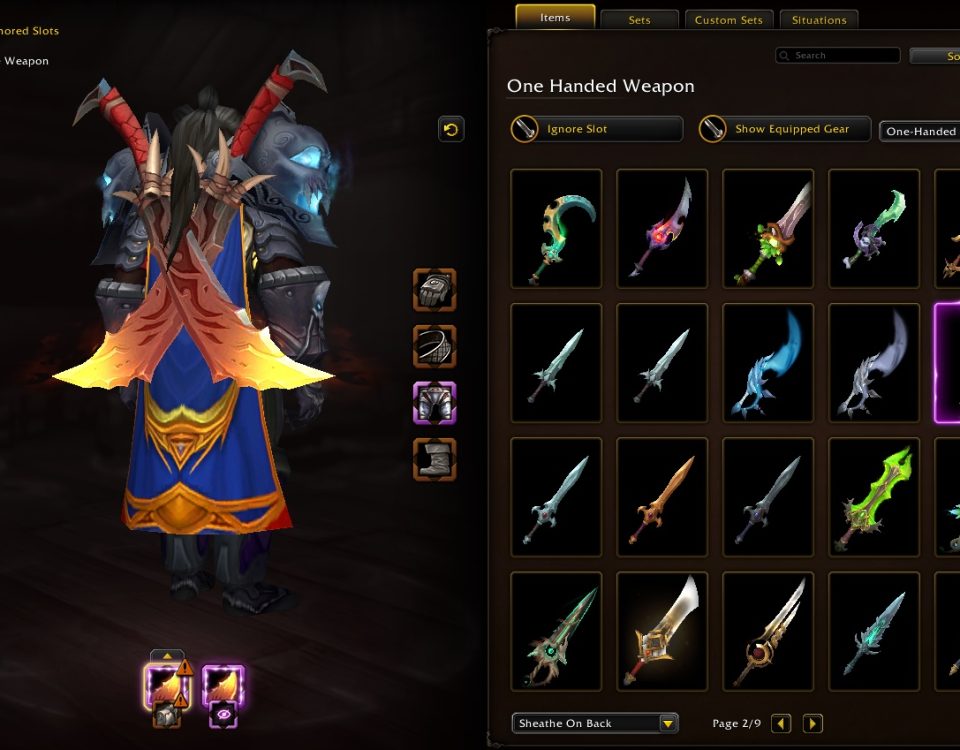Go to the previous appearance page

coord(781,723)
